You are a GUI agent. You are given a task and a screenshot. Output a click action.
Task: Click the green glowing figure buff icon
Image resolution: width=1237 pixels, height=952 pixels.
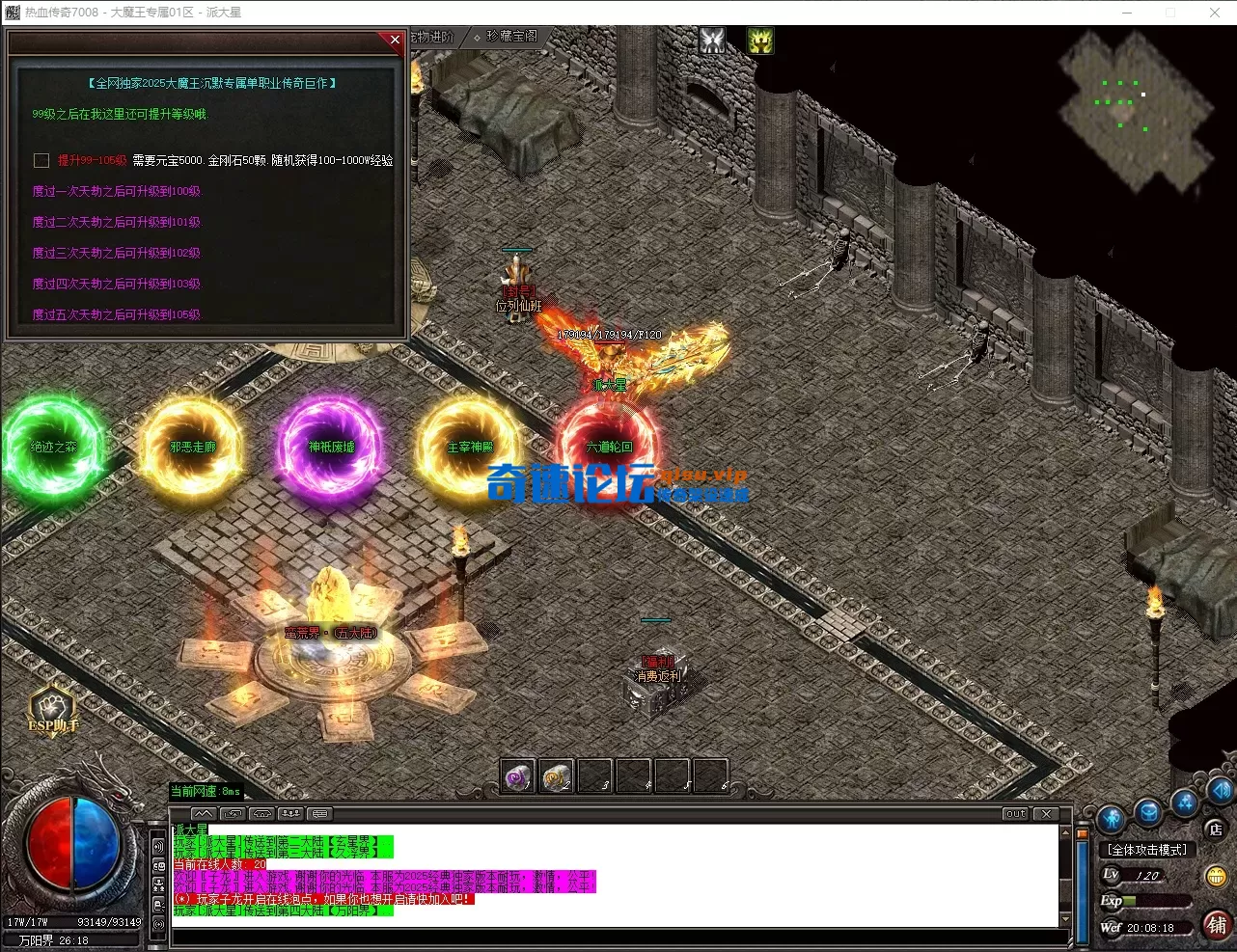760,40
